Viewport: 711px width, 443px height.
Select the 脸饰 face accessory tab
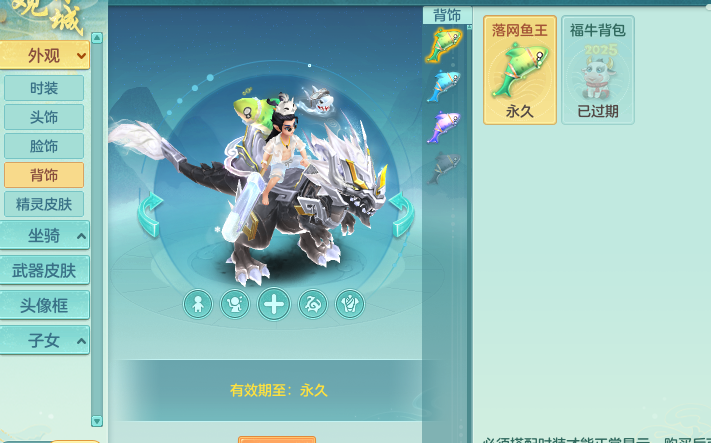(x=44, y=146)
